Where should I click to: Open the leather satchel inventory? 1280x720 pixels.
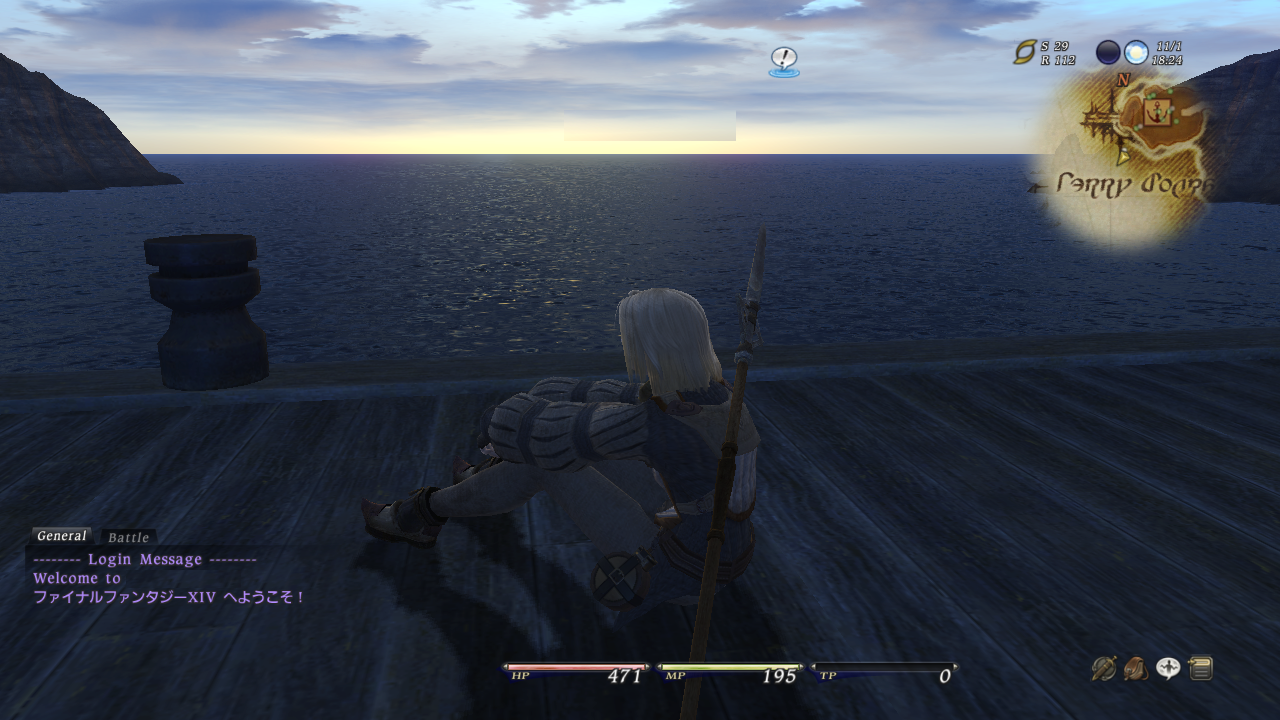click(1135, 668)
